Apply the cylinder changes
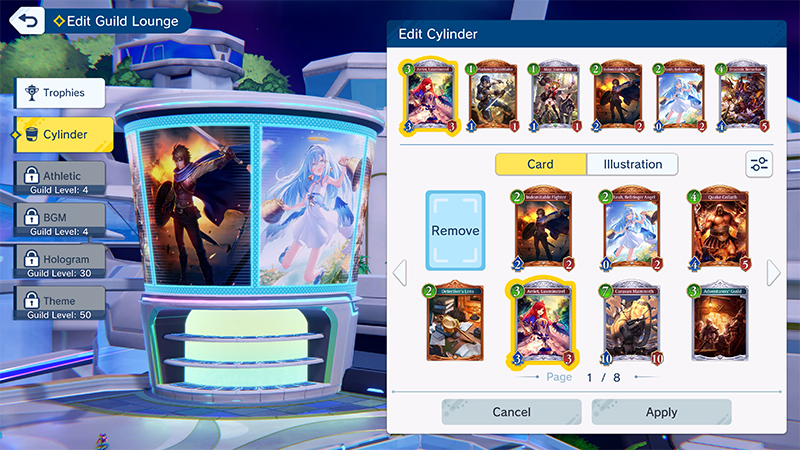Image resolution: width=800 pixels, height=450 pixels. pyautogui.click(x=661, y=412)
